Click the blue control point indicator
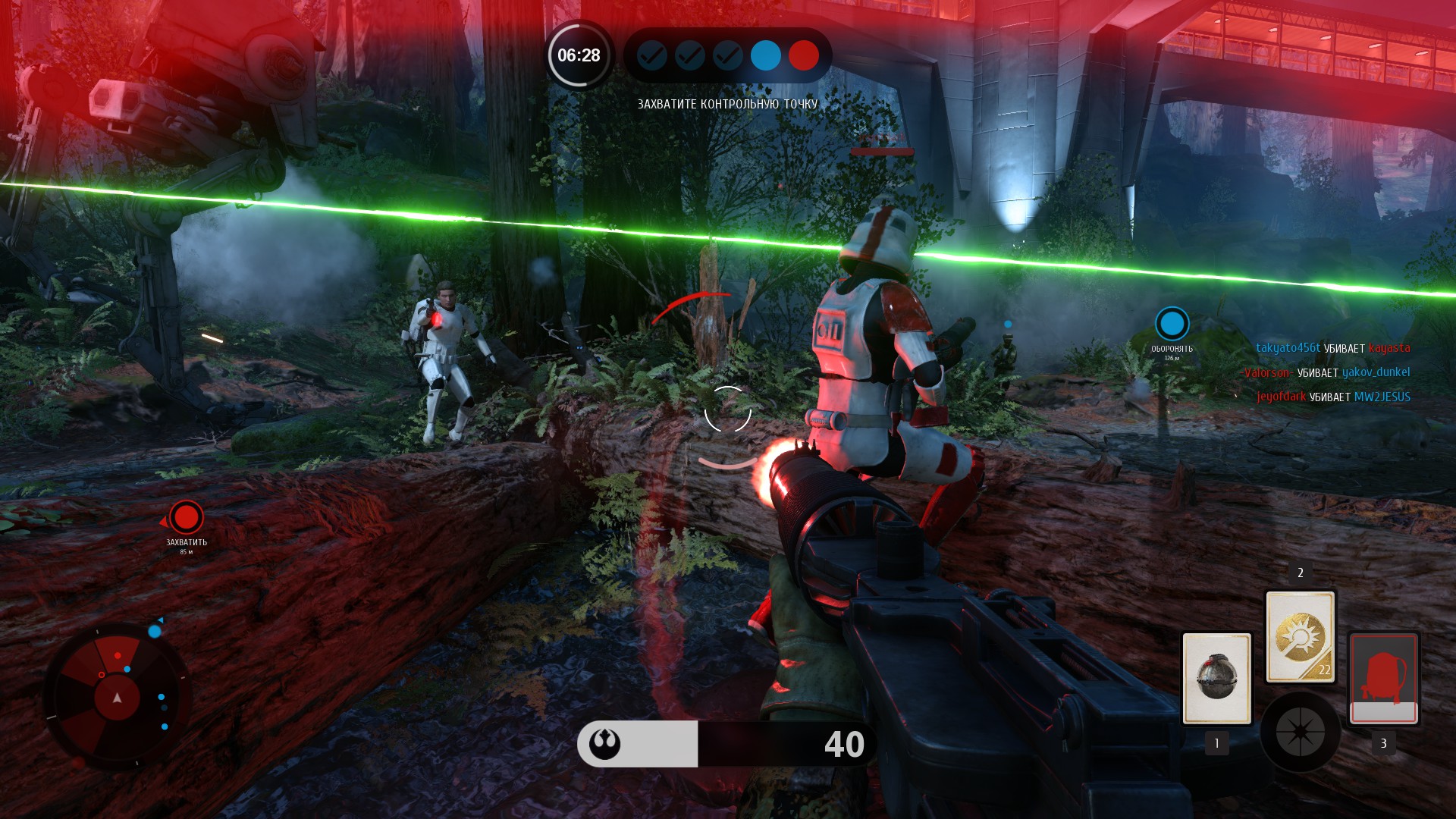Image resolution: width=1456 pixels, height=819 pixels. (x=765, y=55)
